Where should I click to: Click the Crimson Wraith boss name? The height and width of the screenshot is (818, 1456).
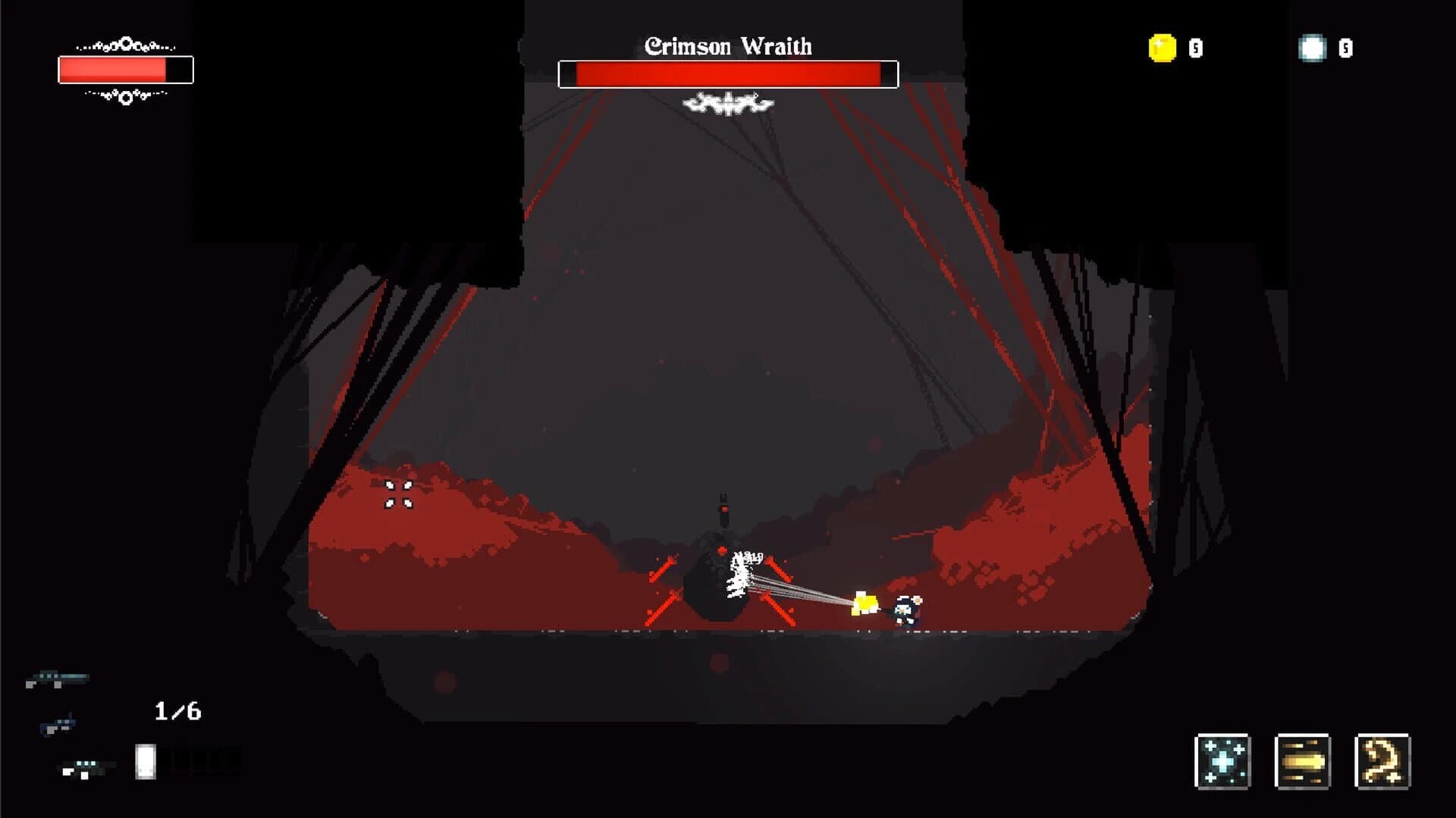point(727,46)
